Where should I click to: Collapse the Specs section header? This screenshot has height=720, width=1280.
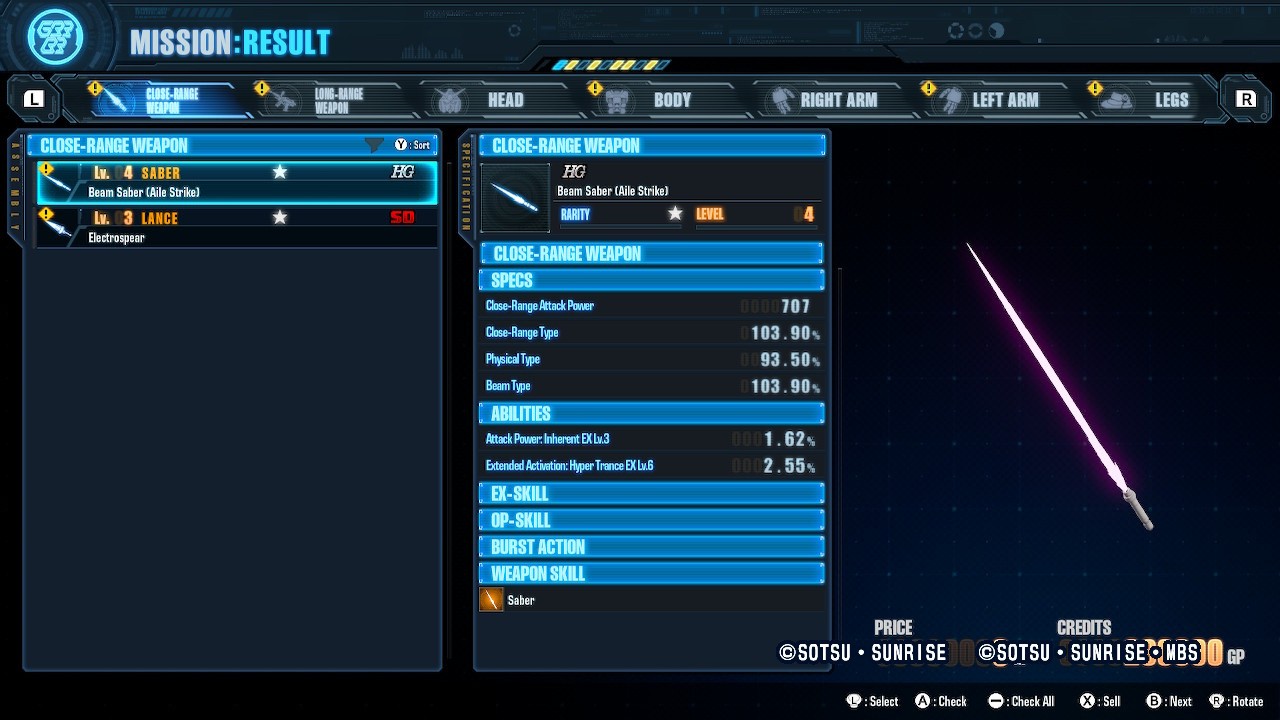point(651,280)
